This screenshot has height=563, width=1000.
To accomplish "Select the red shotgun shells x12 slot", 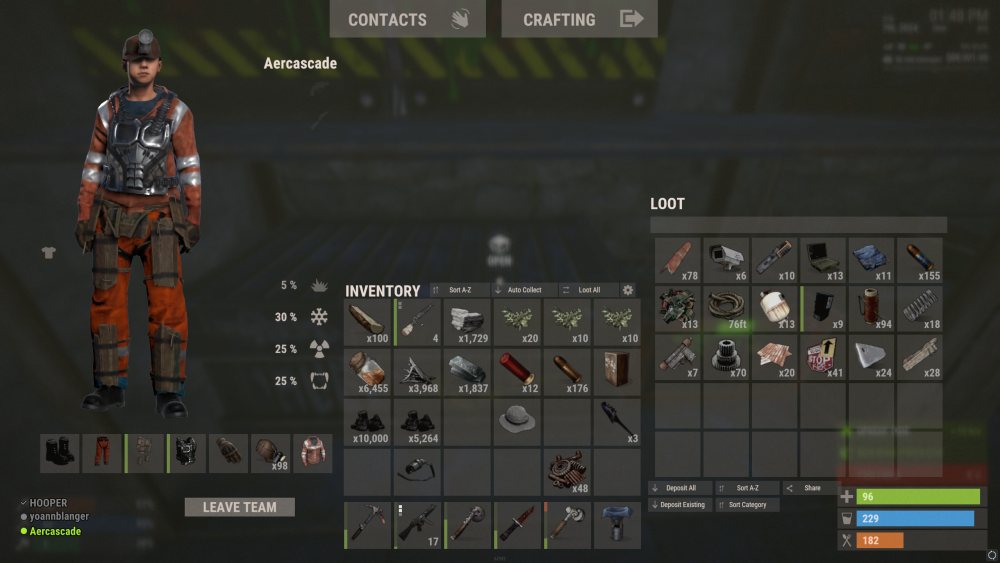I will [518, 372].
